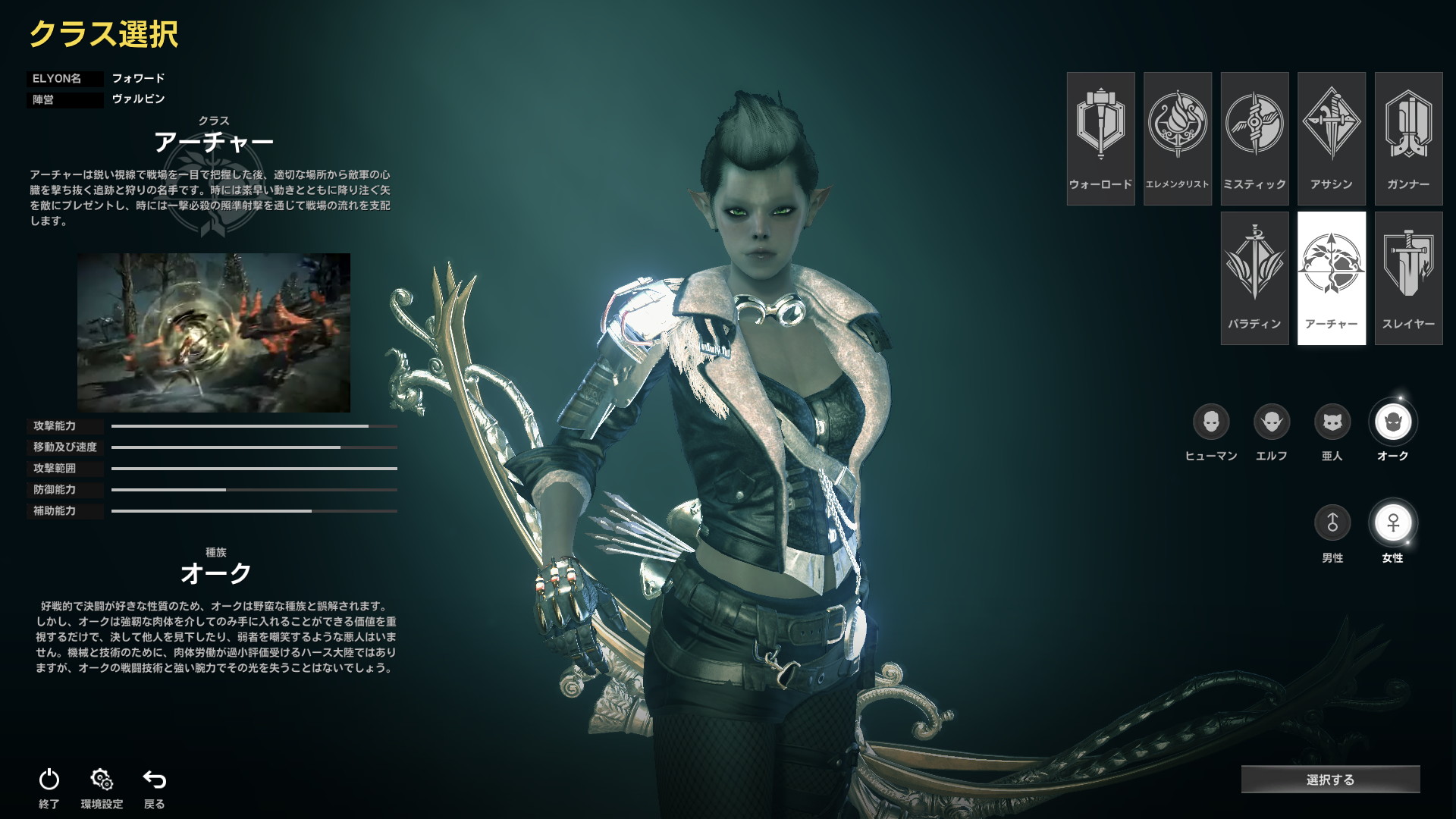Screen dimensions: 1456x819
Task: Go back with the 戻る button
Action: (155, 780)
